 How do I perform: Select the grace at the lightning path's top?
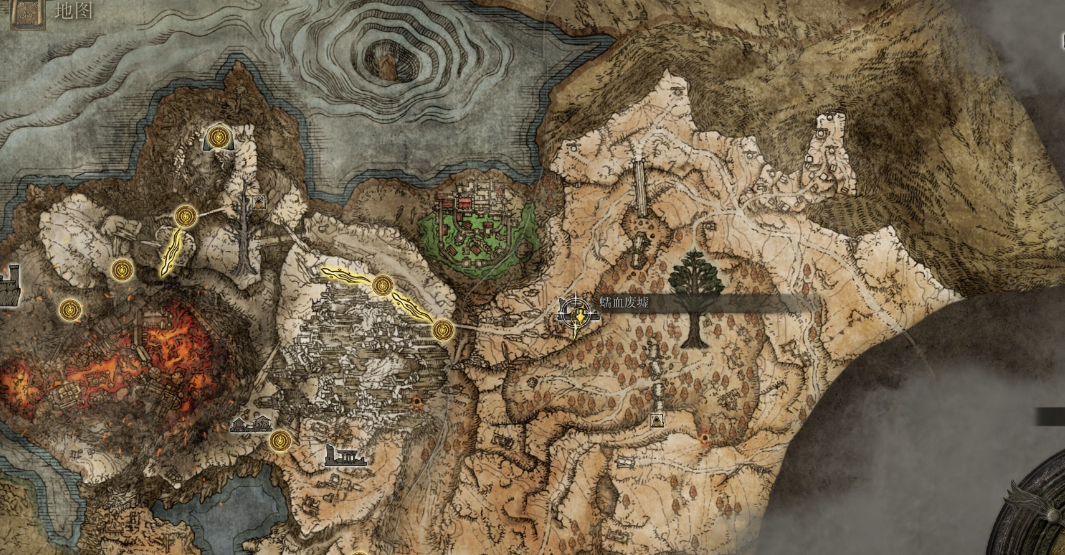pos(185,215)
